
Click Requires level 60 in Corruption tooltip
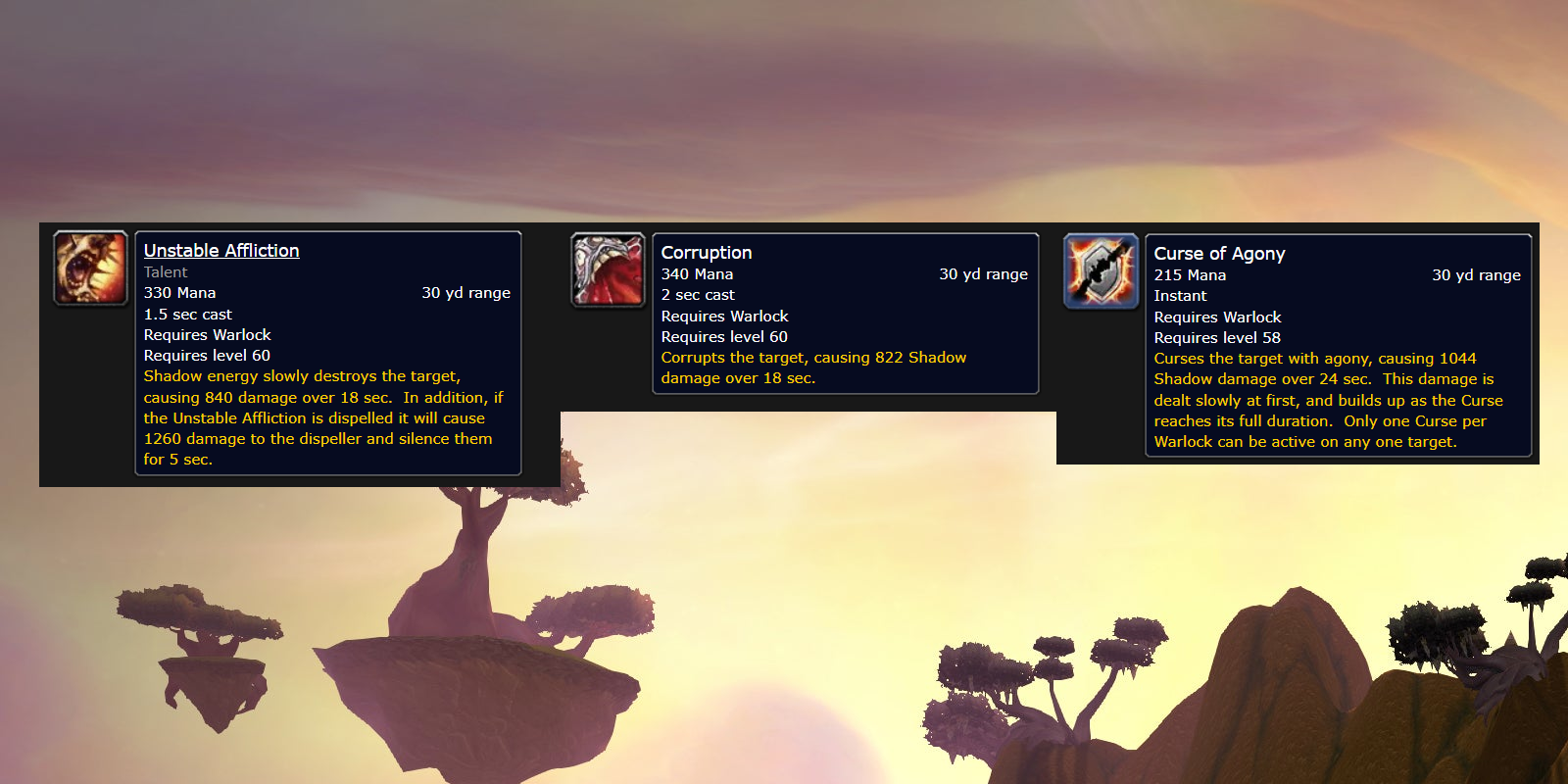pos(723,336)
